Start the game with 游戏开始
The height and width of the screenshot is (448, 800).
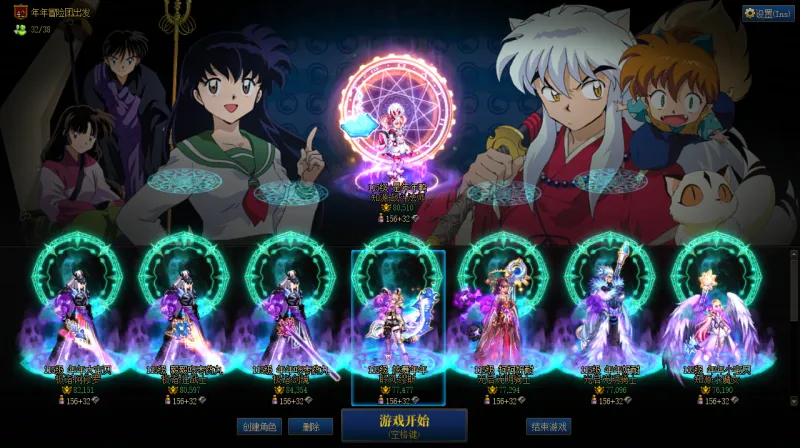(x=404, y=424)
